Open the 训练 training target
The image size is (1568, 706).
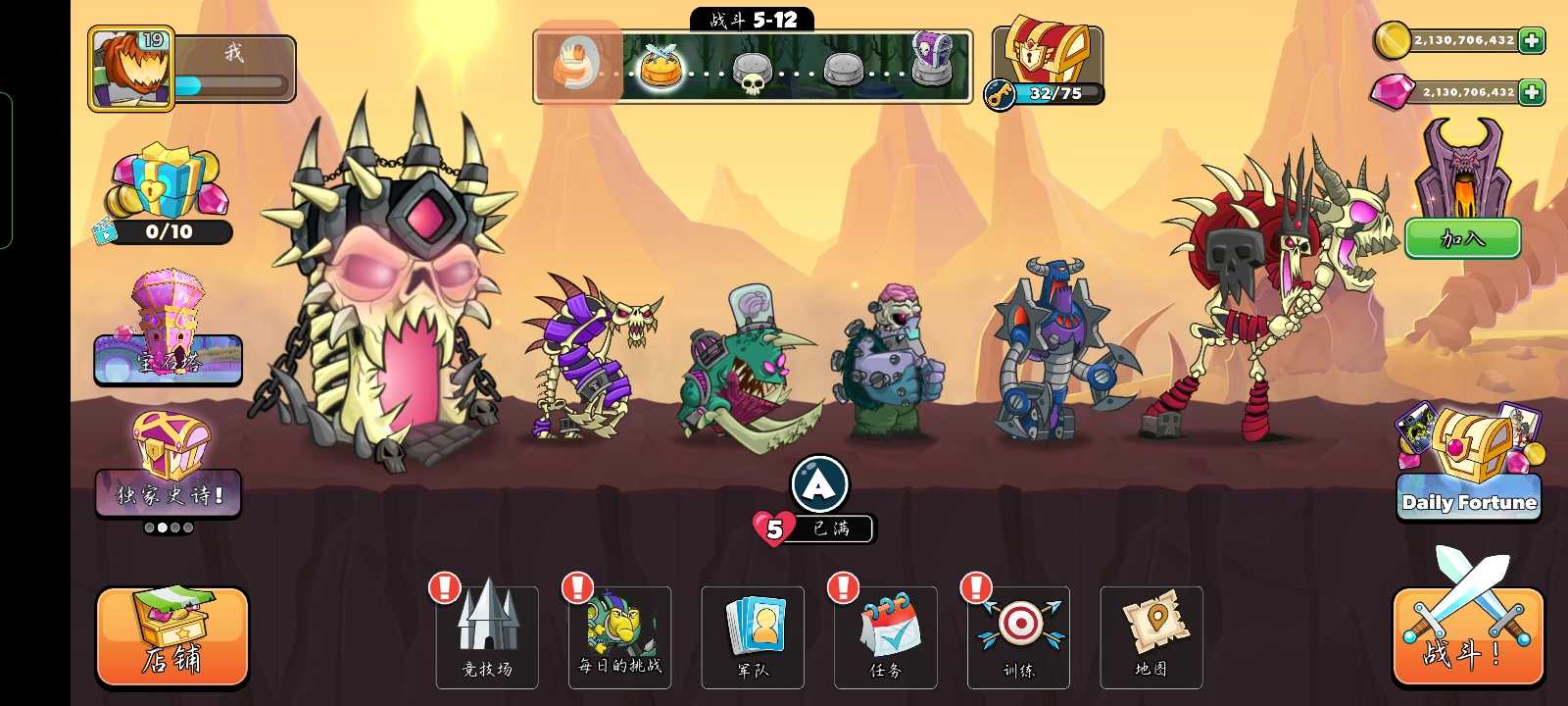click(1018, 636)
